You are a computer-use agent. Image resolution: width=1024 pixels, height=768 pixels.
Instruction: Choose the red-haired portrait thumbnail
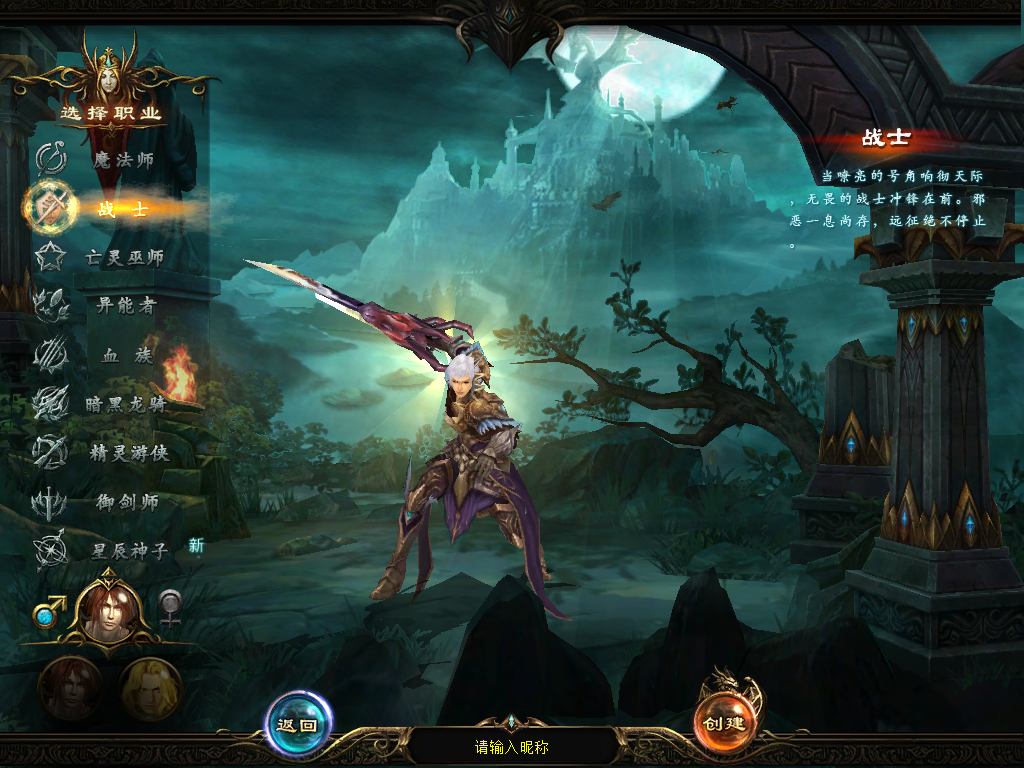point(70,689)
